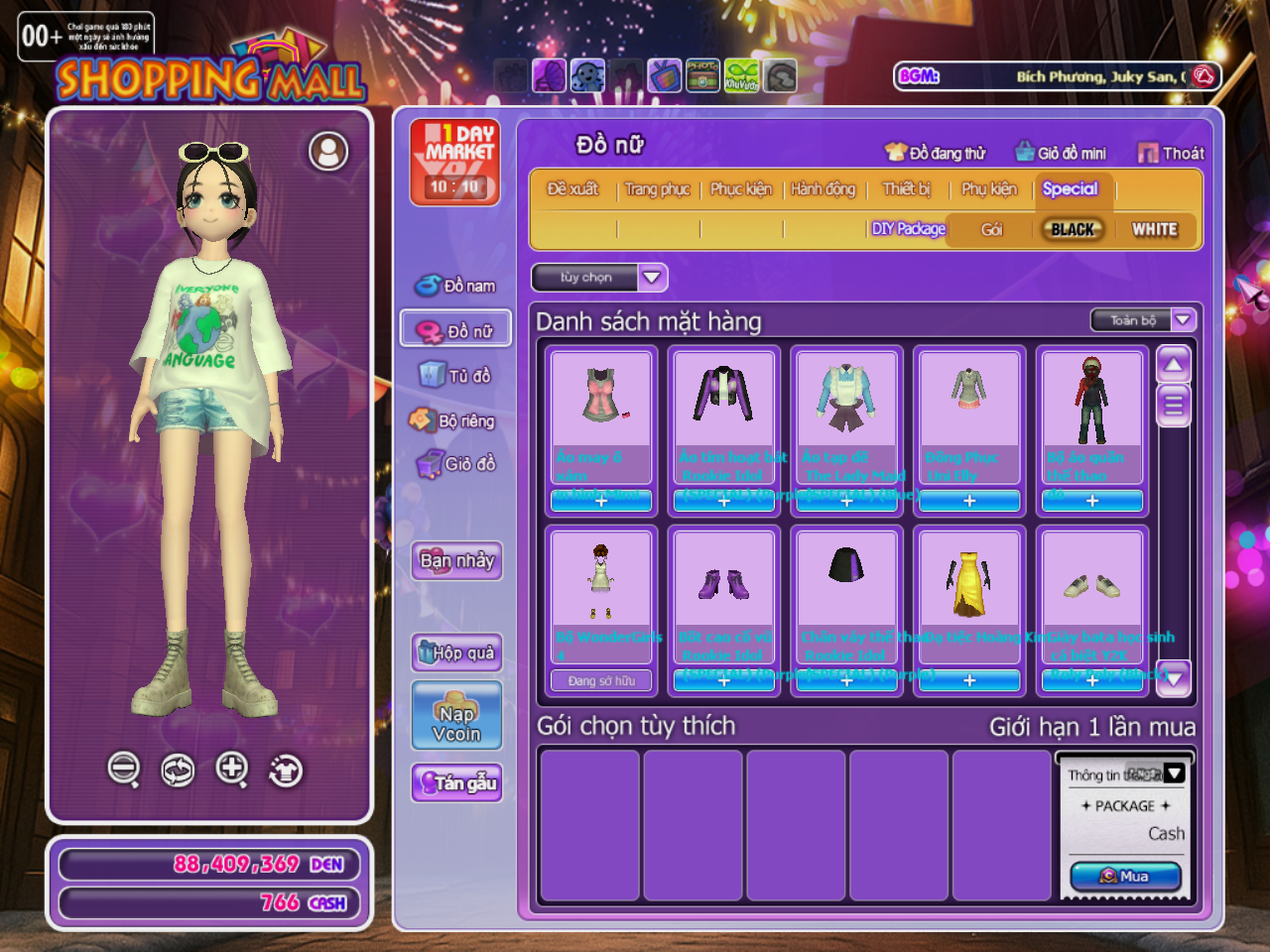
Task: Zoom out the avatar preview
Action: click(x=124, y=769)
